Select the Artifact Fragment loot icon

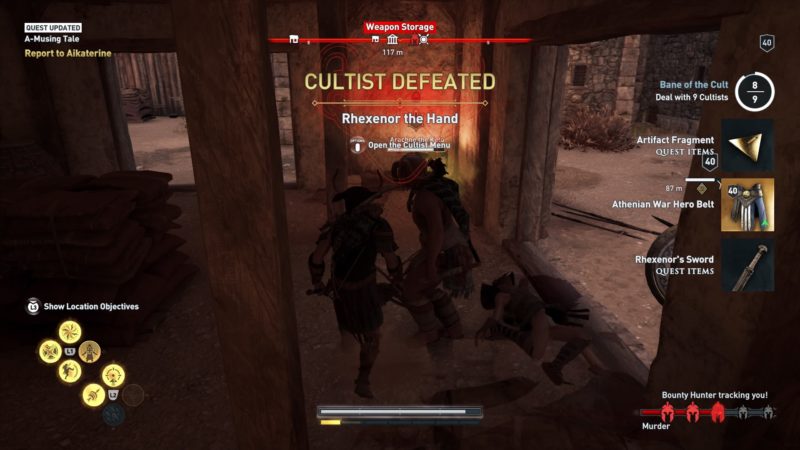(x=747, y=146)
